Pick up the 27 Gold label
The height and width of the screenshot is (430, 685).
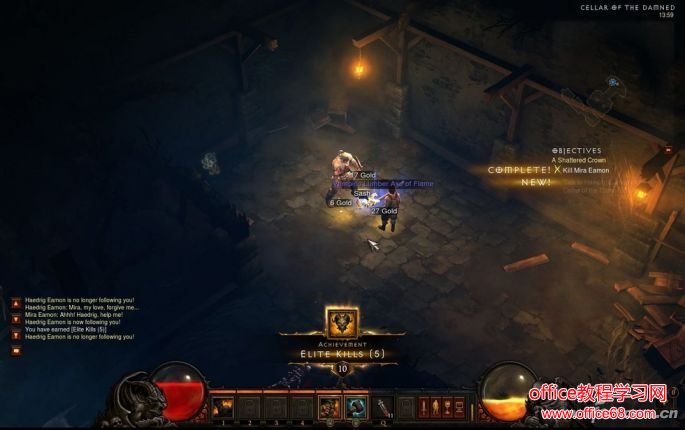pos(384,211)
